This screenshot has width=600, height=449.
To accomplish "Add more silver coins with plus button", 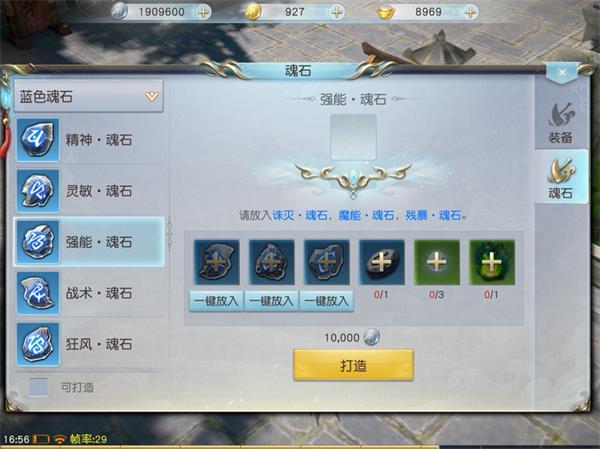I will point(203,11).
